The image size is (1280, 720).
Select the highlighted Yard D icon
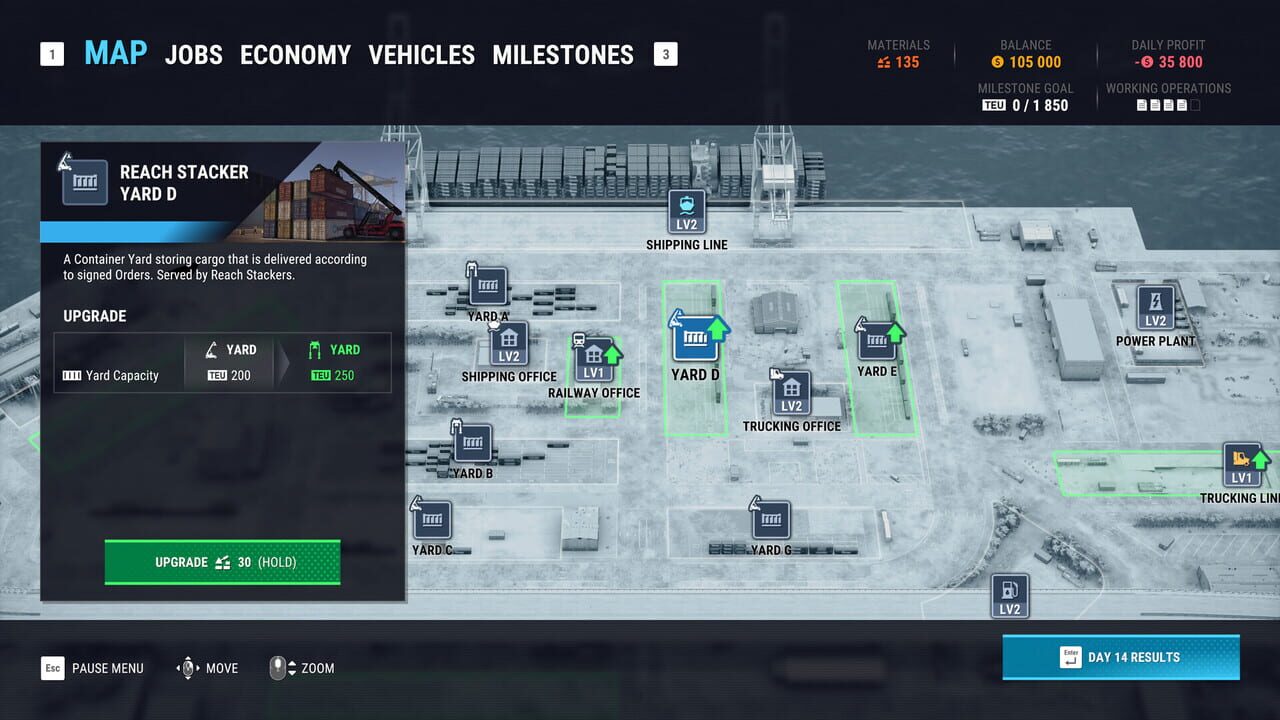click(x=693, y=338)
